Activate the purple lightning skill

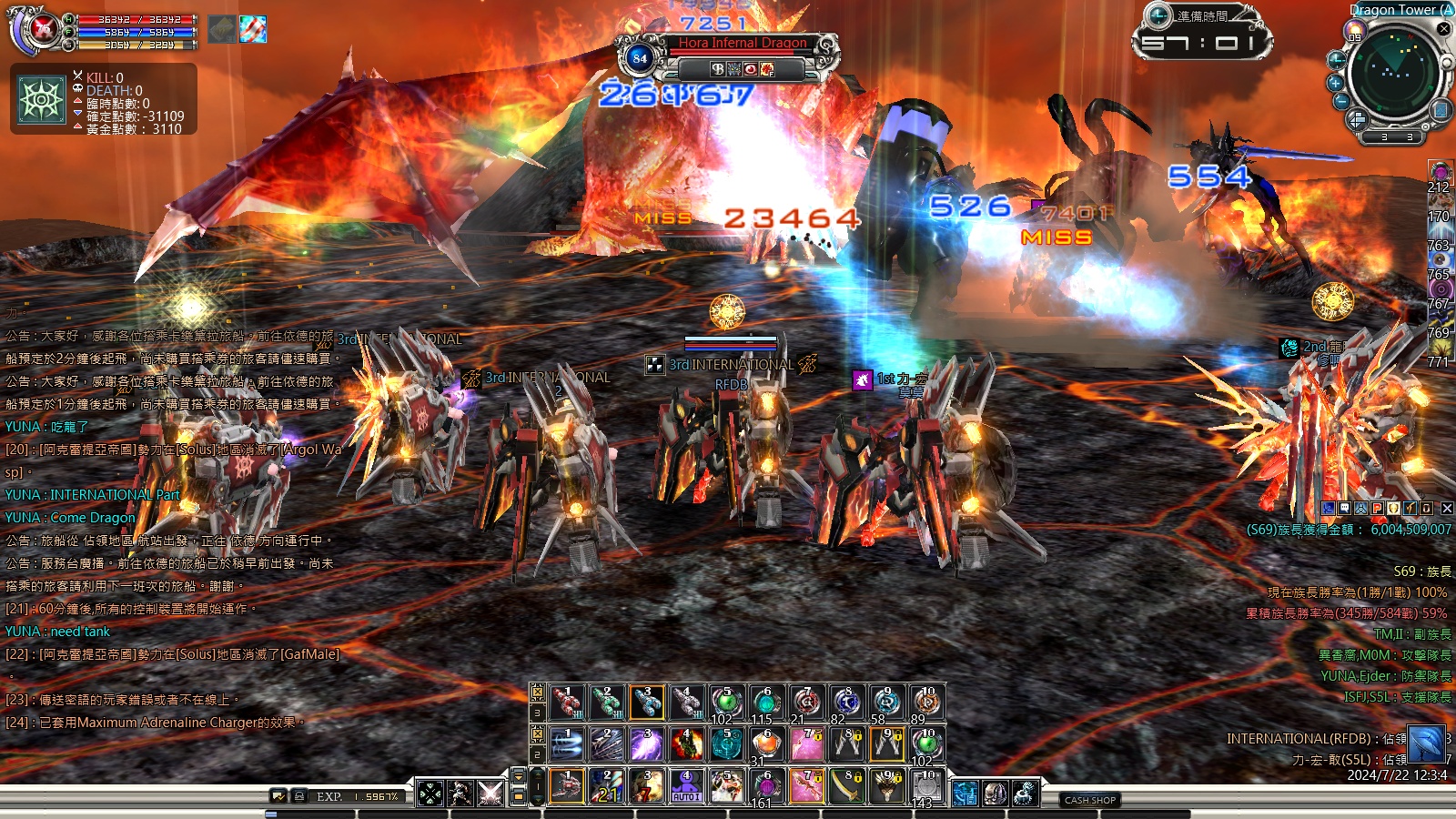point(647,744)
